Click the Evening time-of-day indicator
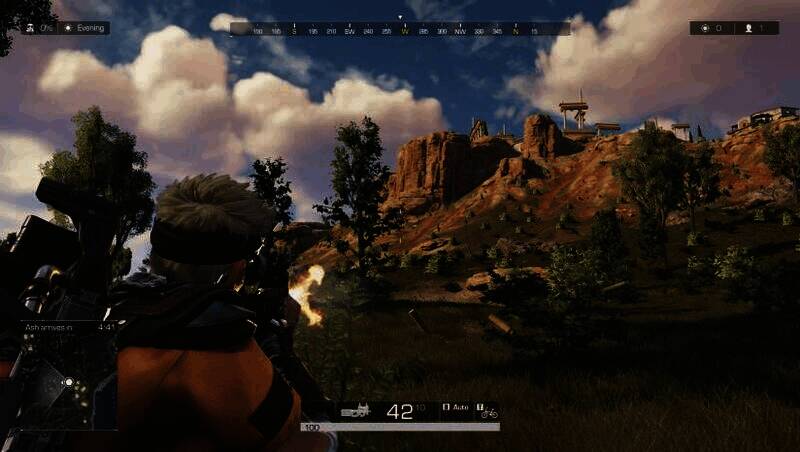 pyautogui.click(x=84, y=28)
